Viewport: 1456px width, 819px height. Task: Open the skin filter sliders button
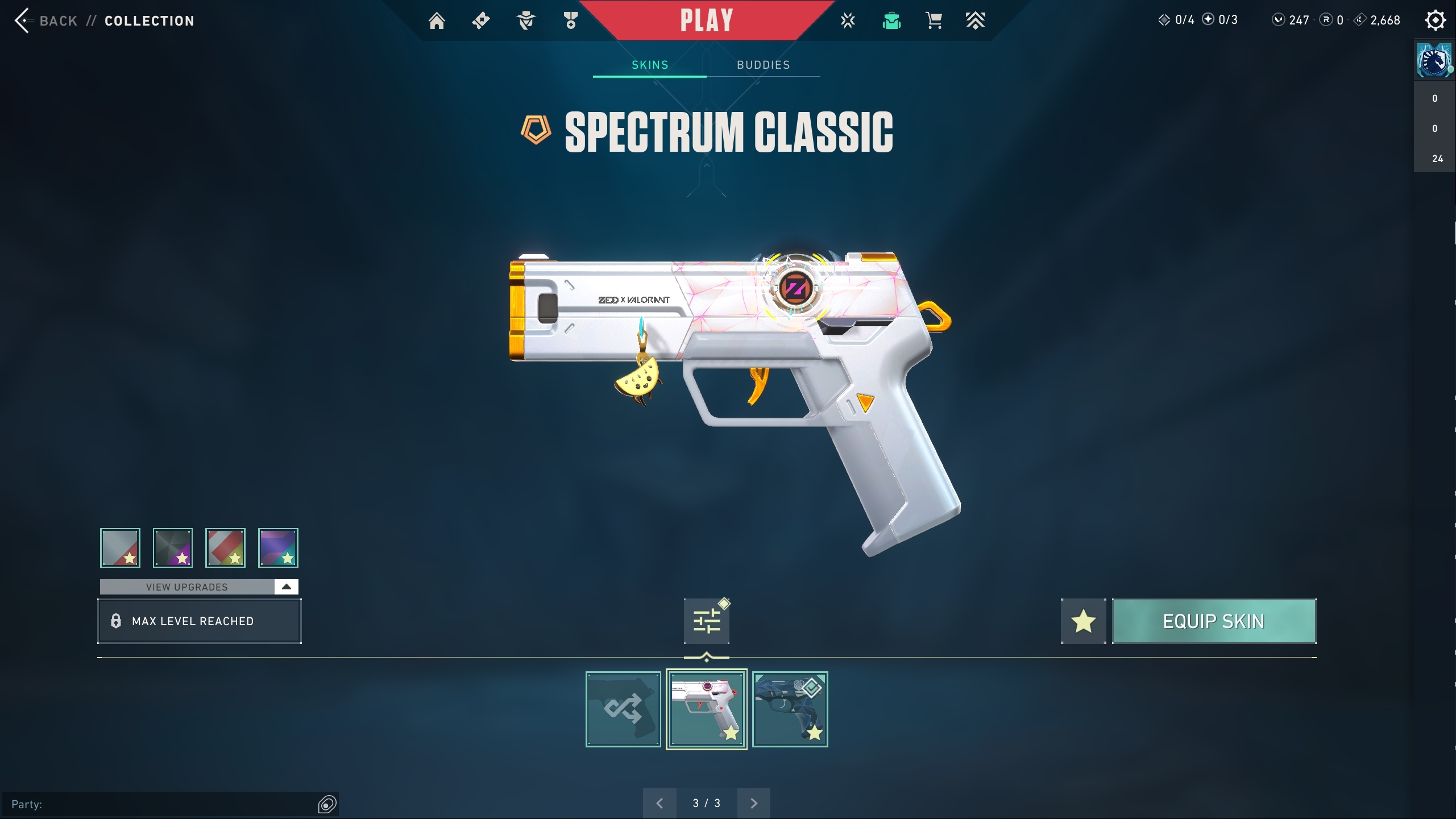point(707,621)
